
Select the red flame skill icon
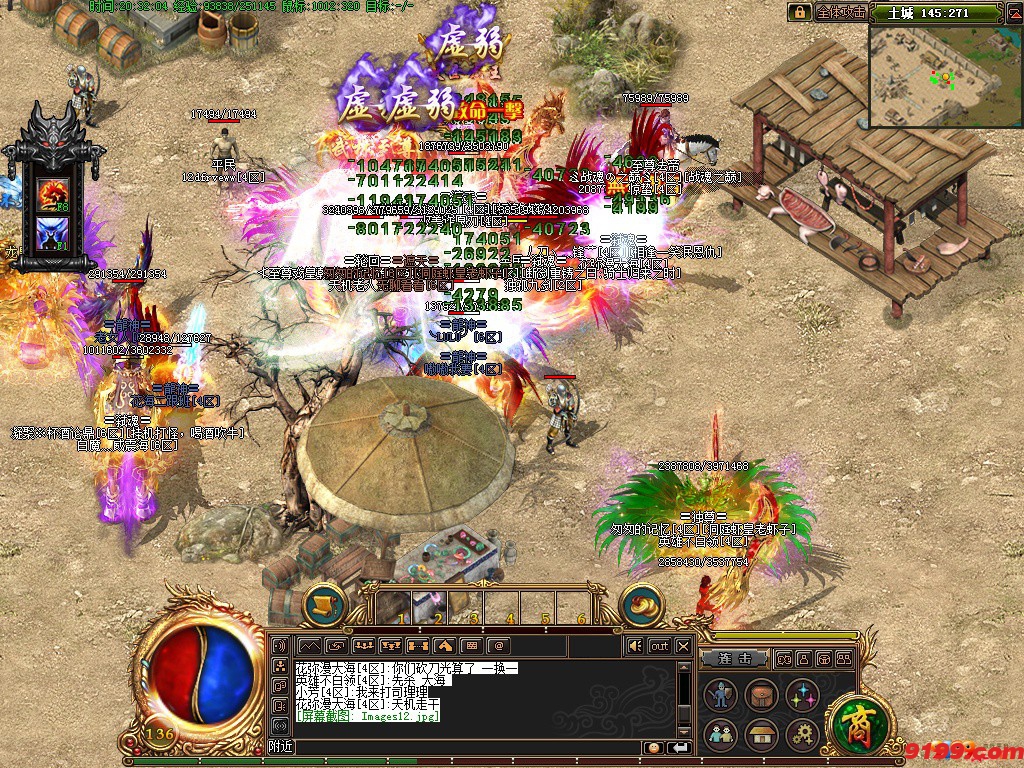click(52, 192)
